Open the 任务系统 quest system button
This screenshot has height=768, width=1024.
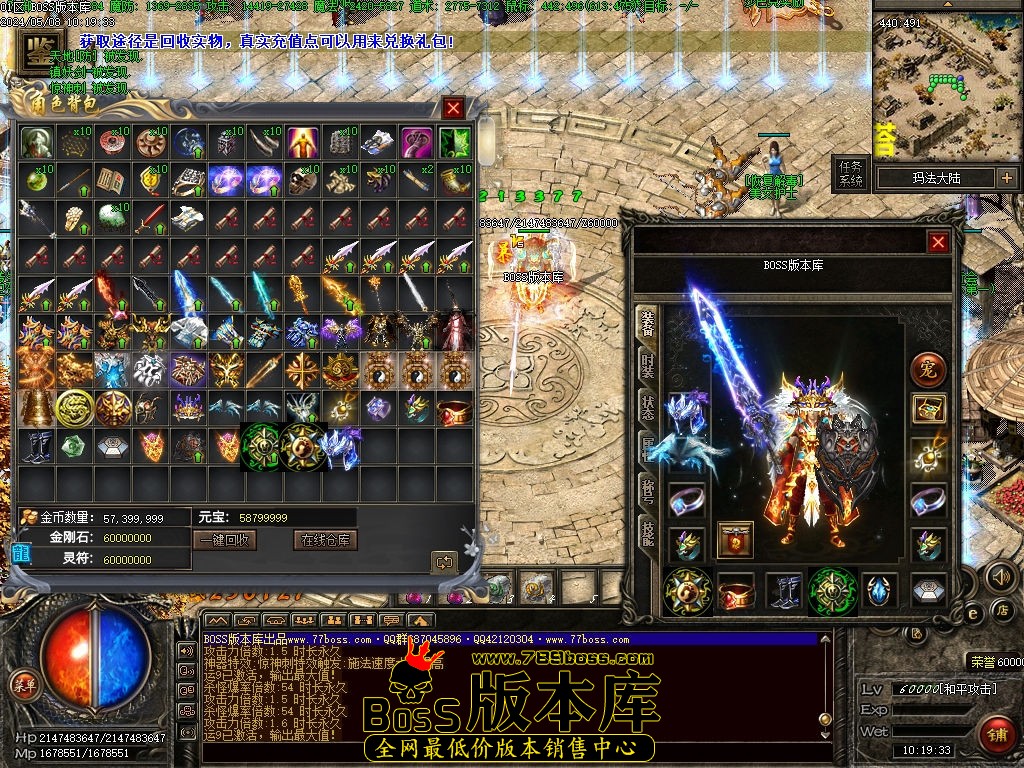click(x=851, y=174)
